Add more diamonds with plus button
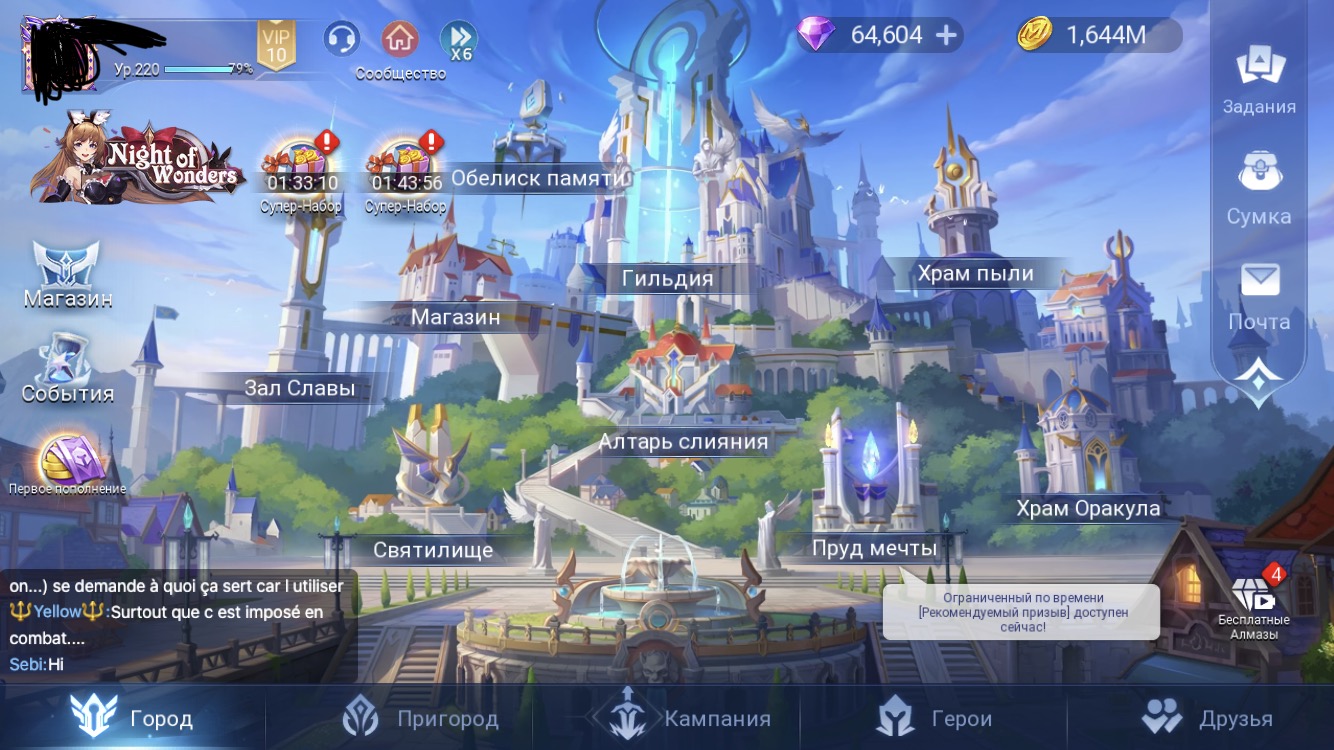Screen dimensions: 1334x750 [946, 36]
